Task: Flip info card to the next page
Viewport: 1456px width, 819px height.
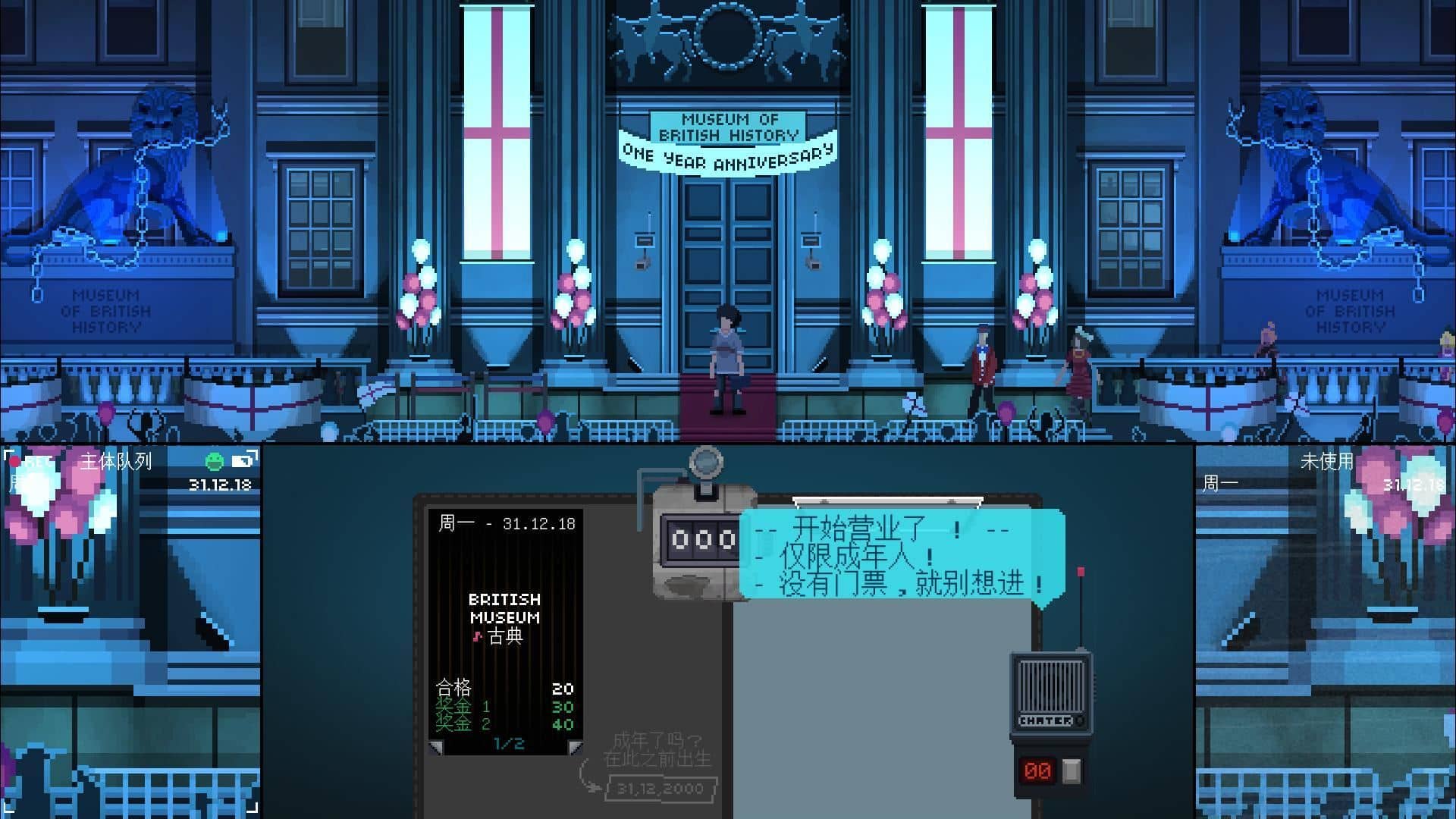Action: (x=575, y=748)
